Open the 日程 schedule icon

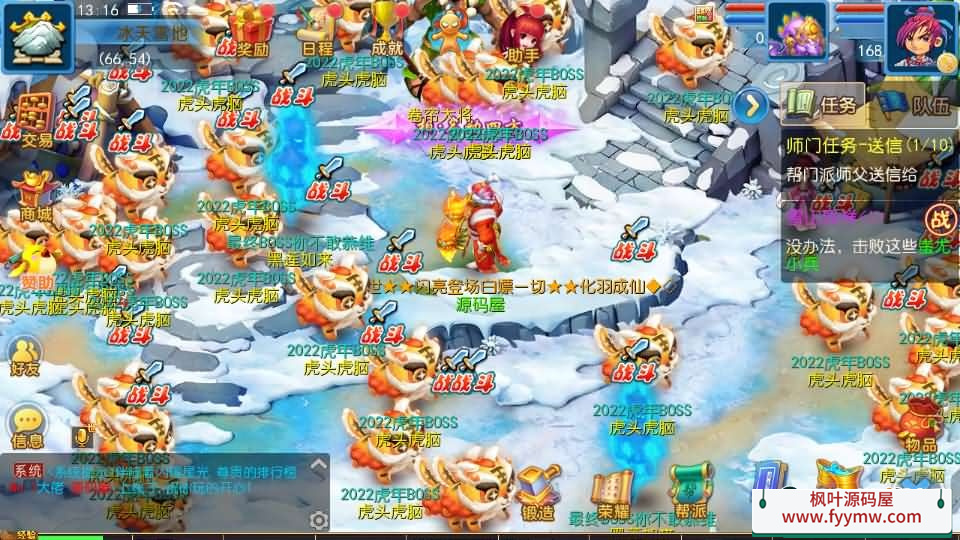tap(317, 30)
